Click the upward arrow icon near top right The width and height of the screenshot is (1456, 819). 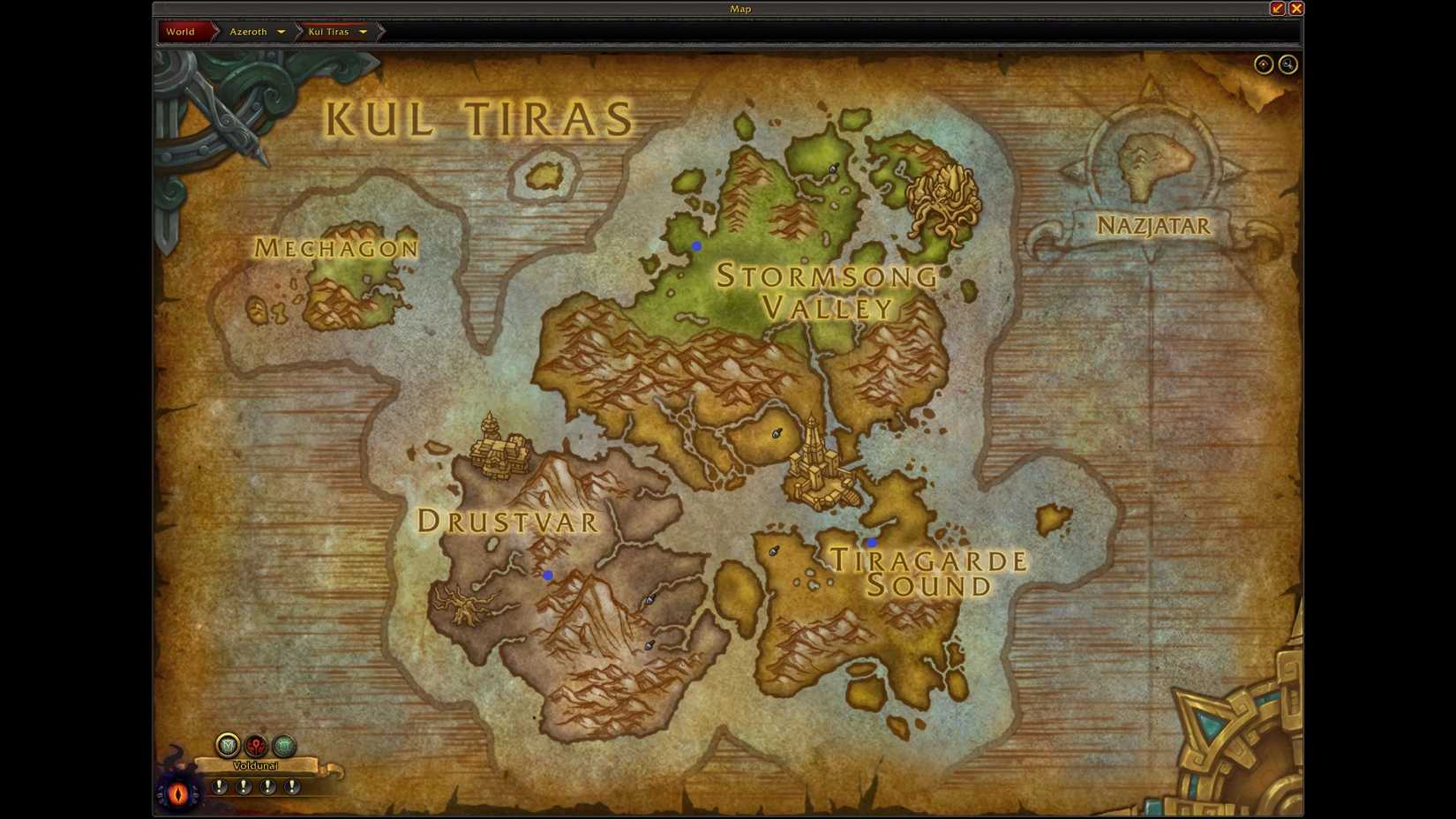(x=1263, y=64)
